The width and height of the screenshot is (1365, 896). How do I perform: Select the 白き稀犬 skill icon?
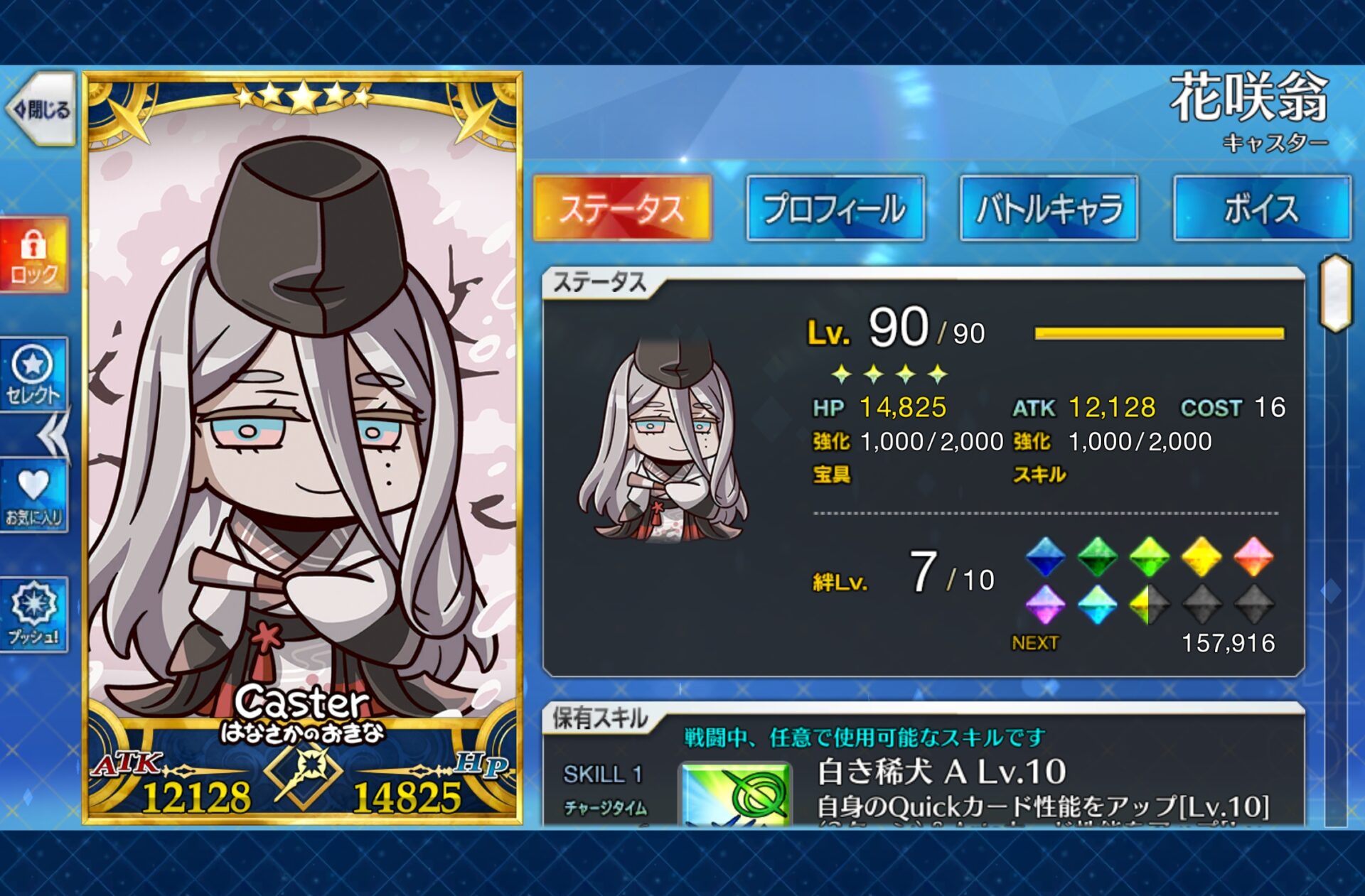pyautogui.click(x=736, y=794)
